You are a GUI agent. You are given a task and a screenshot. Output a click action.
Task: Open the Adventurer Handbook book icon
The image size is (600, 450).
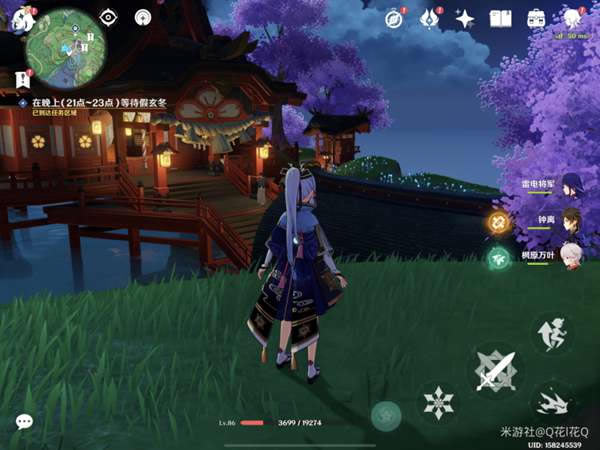501,18
